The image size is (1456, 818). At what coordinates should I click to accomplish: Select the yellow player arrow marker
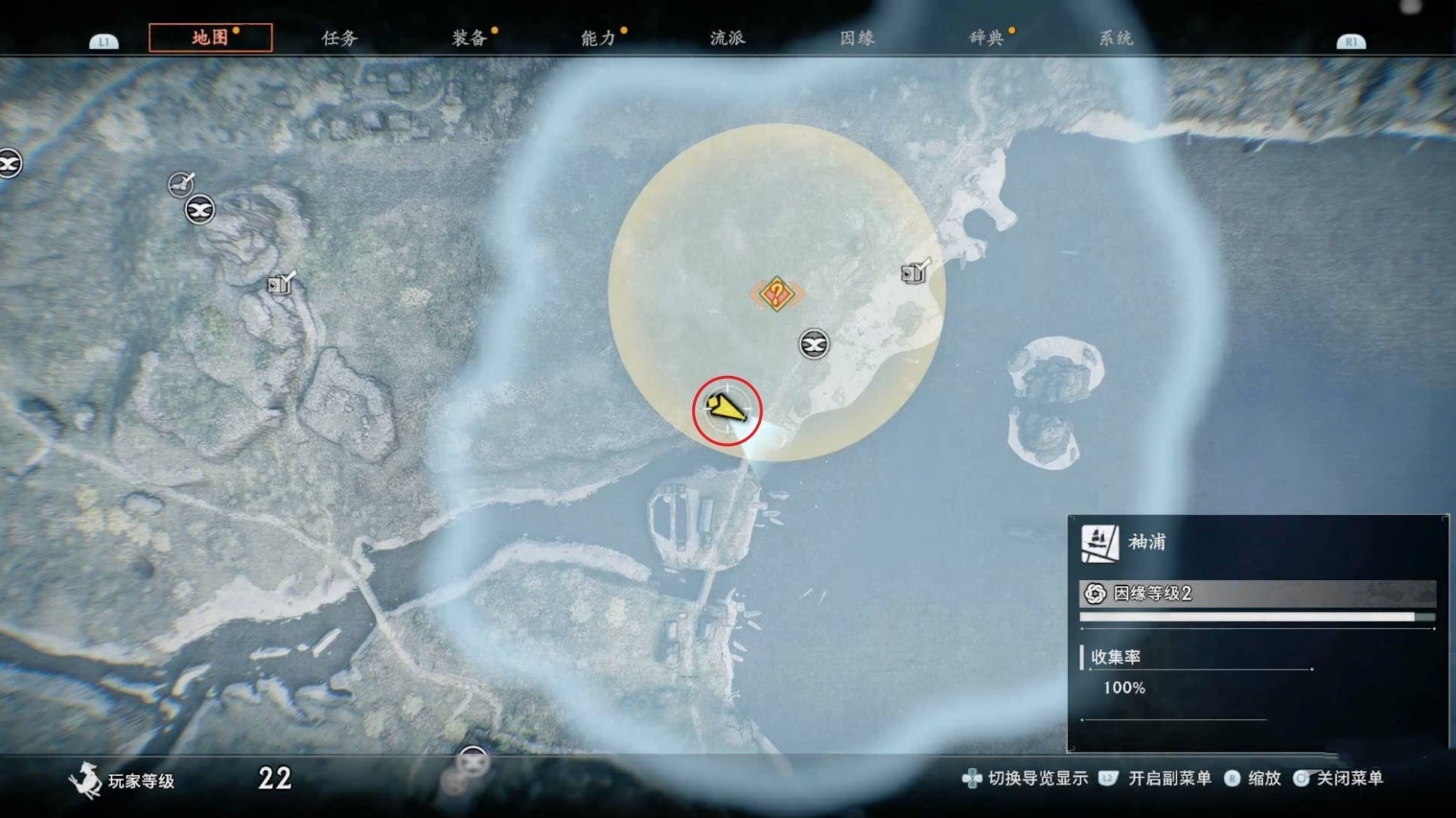(x=727, y=410)
